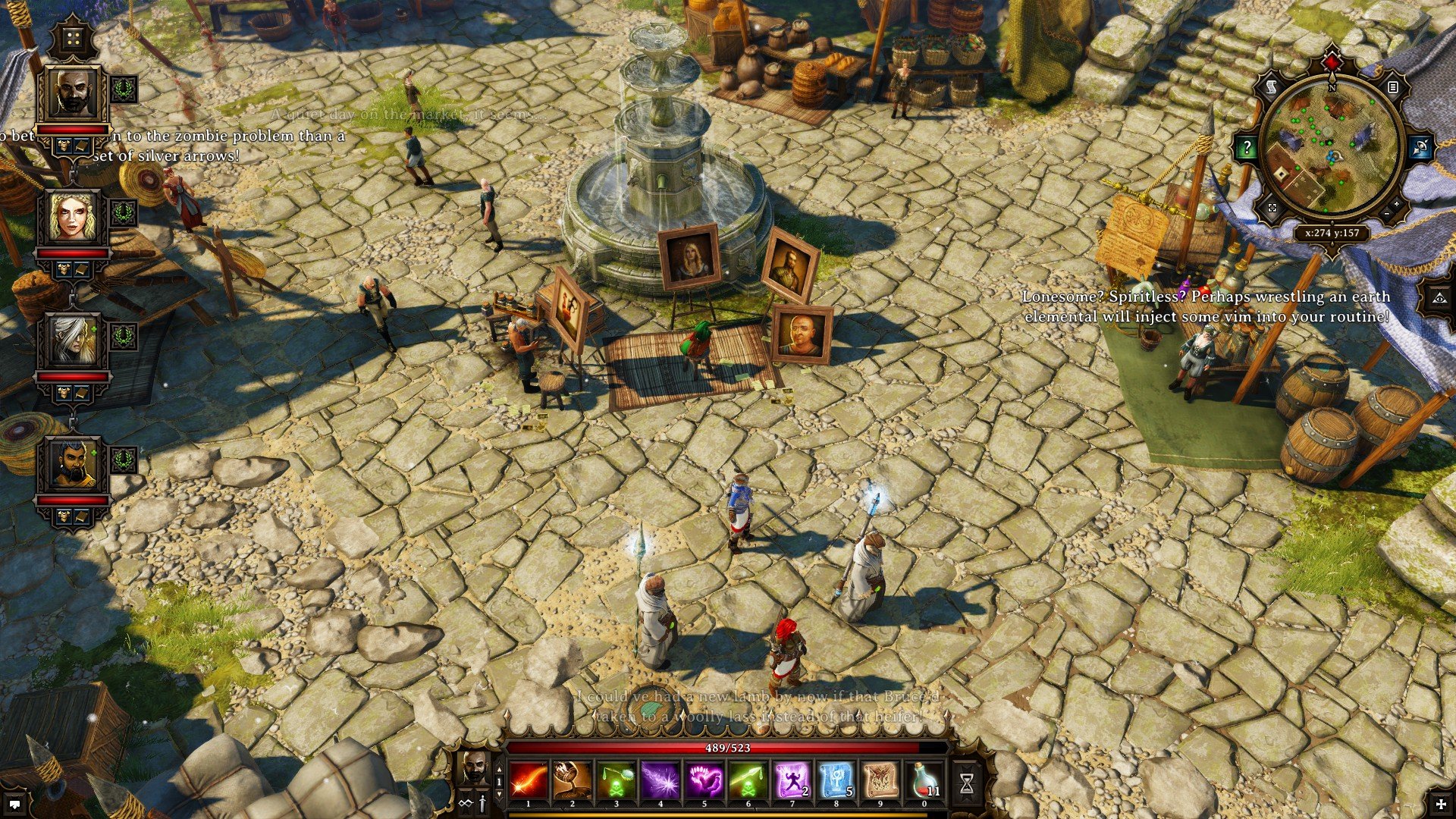Click the list menu icon by minimap
1456x819 pixels.
(x=1392, y=88)
